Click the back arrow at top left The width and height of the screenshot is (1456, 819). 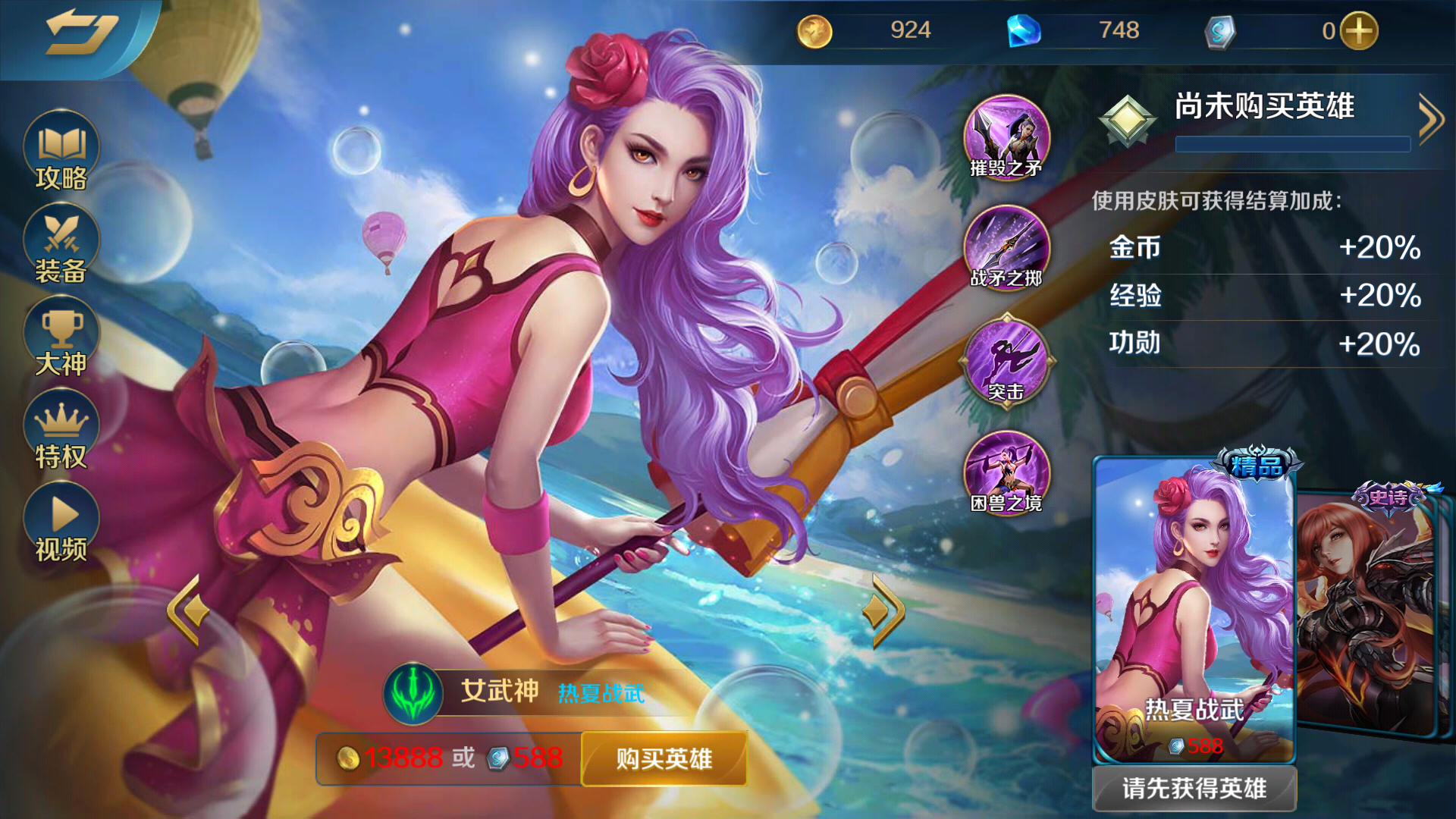83,32
